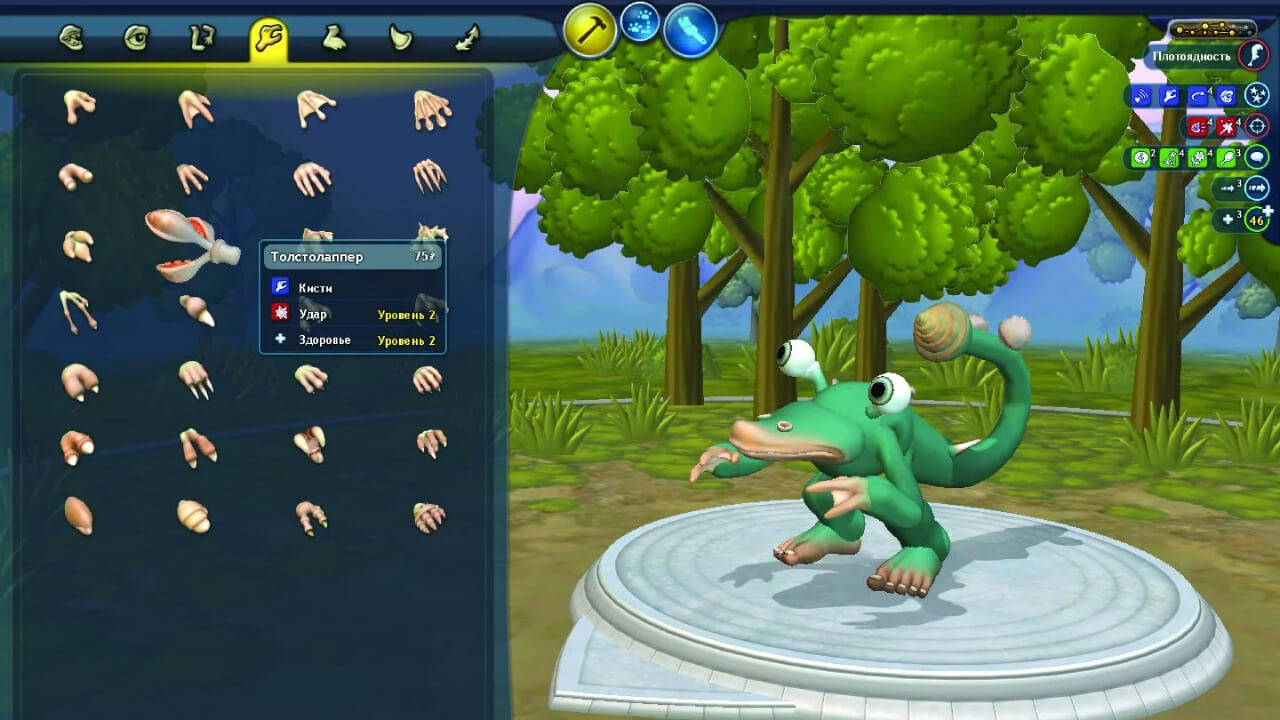
Task: Select the yellow hammer build mode button
Action: coord(589,32)
